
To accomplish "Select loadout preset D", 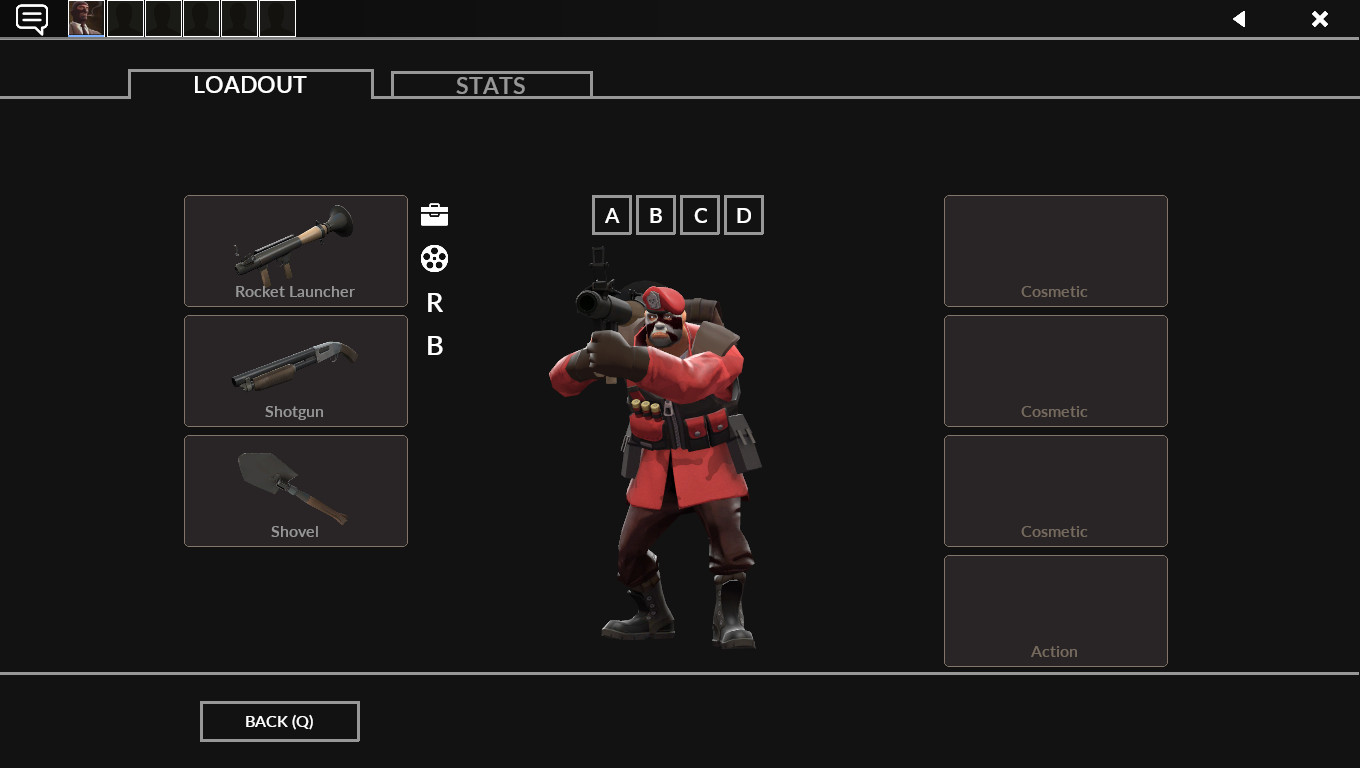I will [743, 214].
